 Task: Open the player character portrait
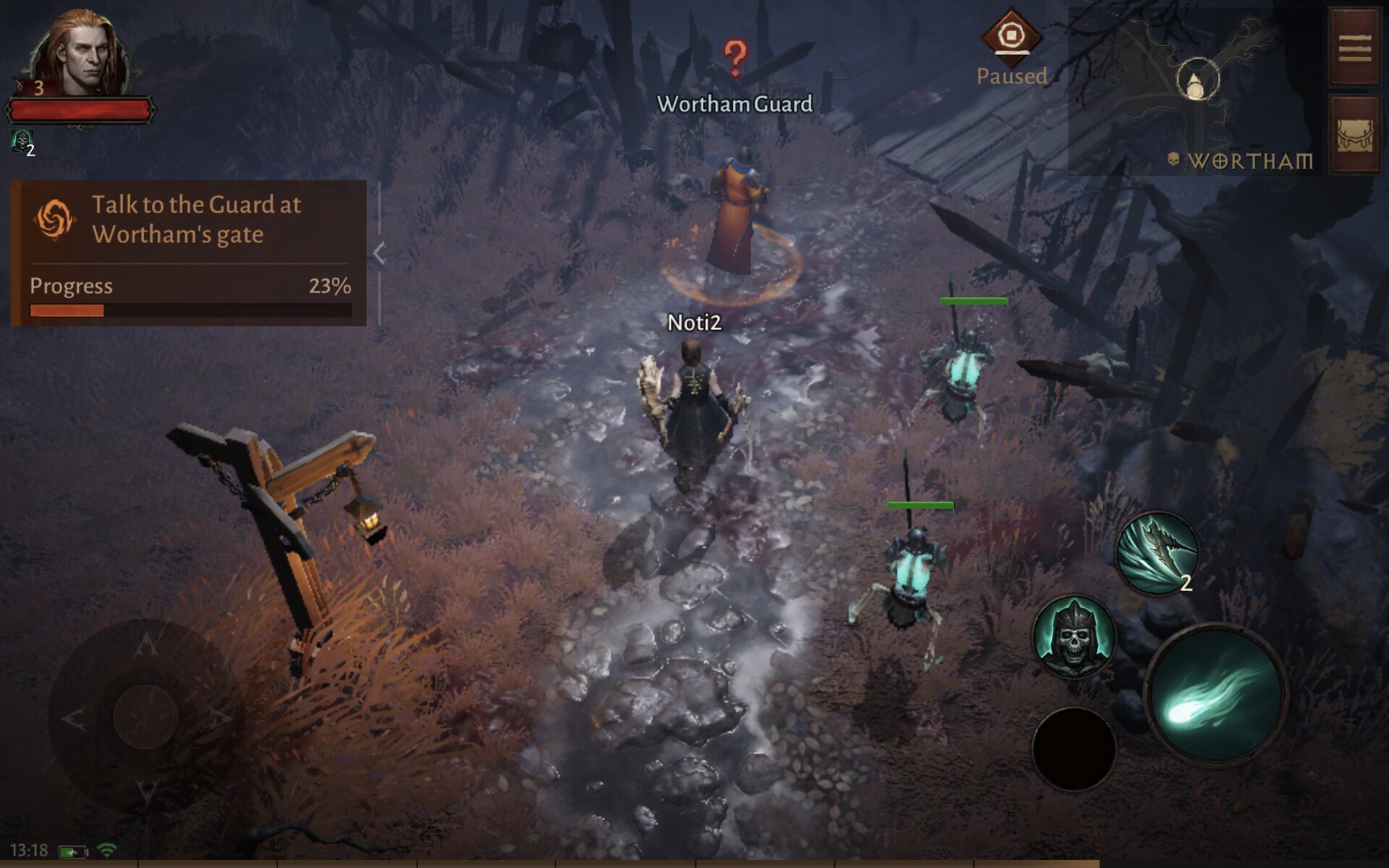pyautogui.click(x=78, y=54)
